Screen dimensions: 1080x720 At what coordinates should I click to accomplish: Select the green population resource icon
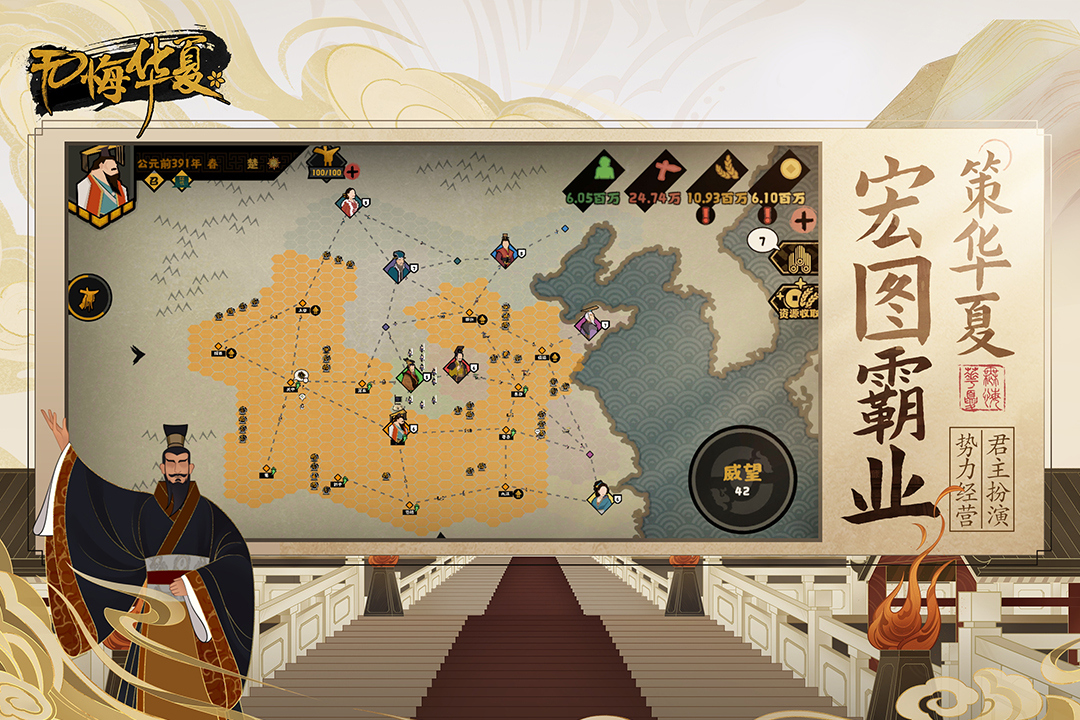[x=602, y=168]
